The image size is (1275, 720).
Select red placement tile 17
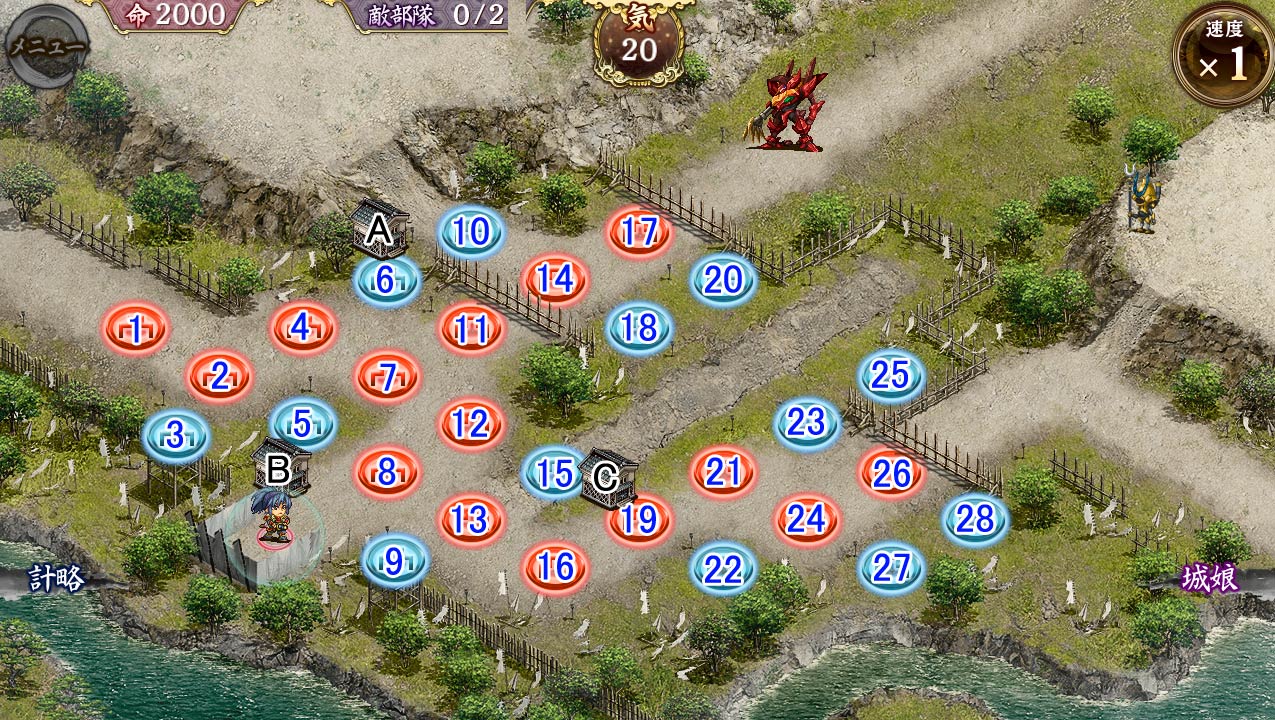point(639,232)
